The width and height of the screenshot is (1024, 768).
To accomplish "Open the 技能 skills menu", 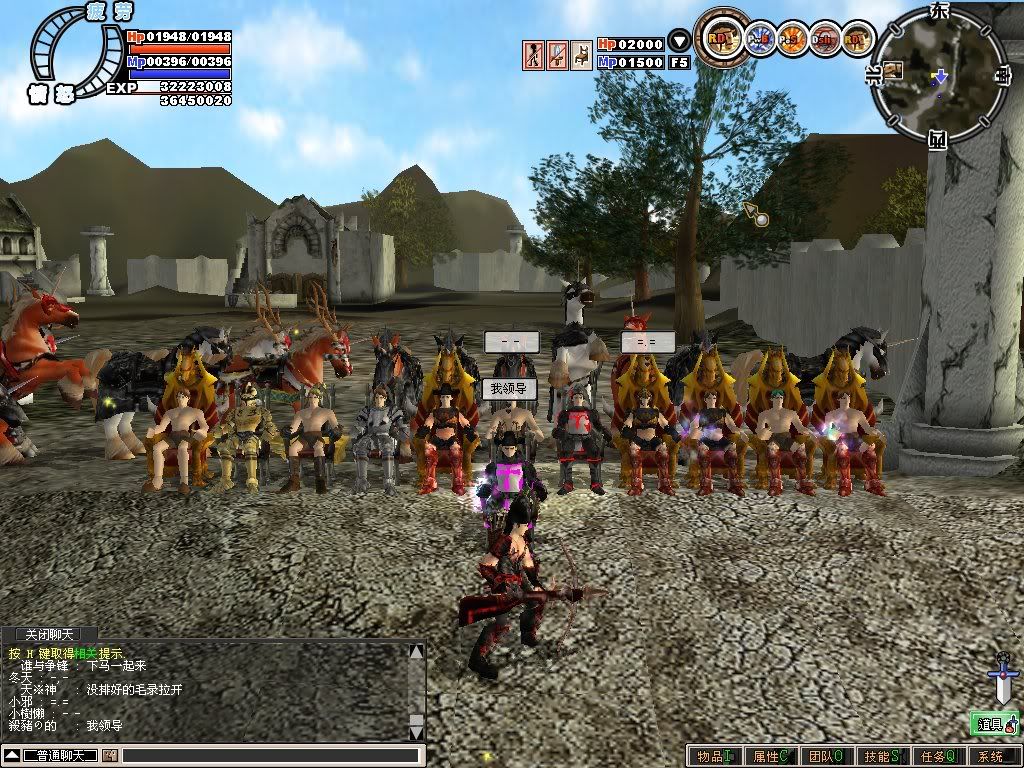I will coord(882,757).
